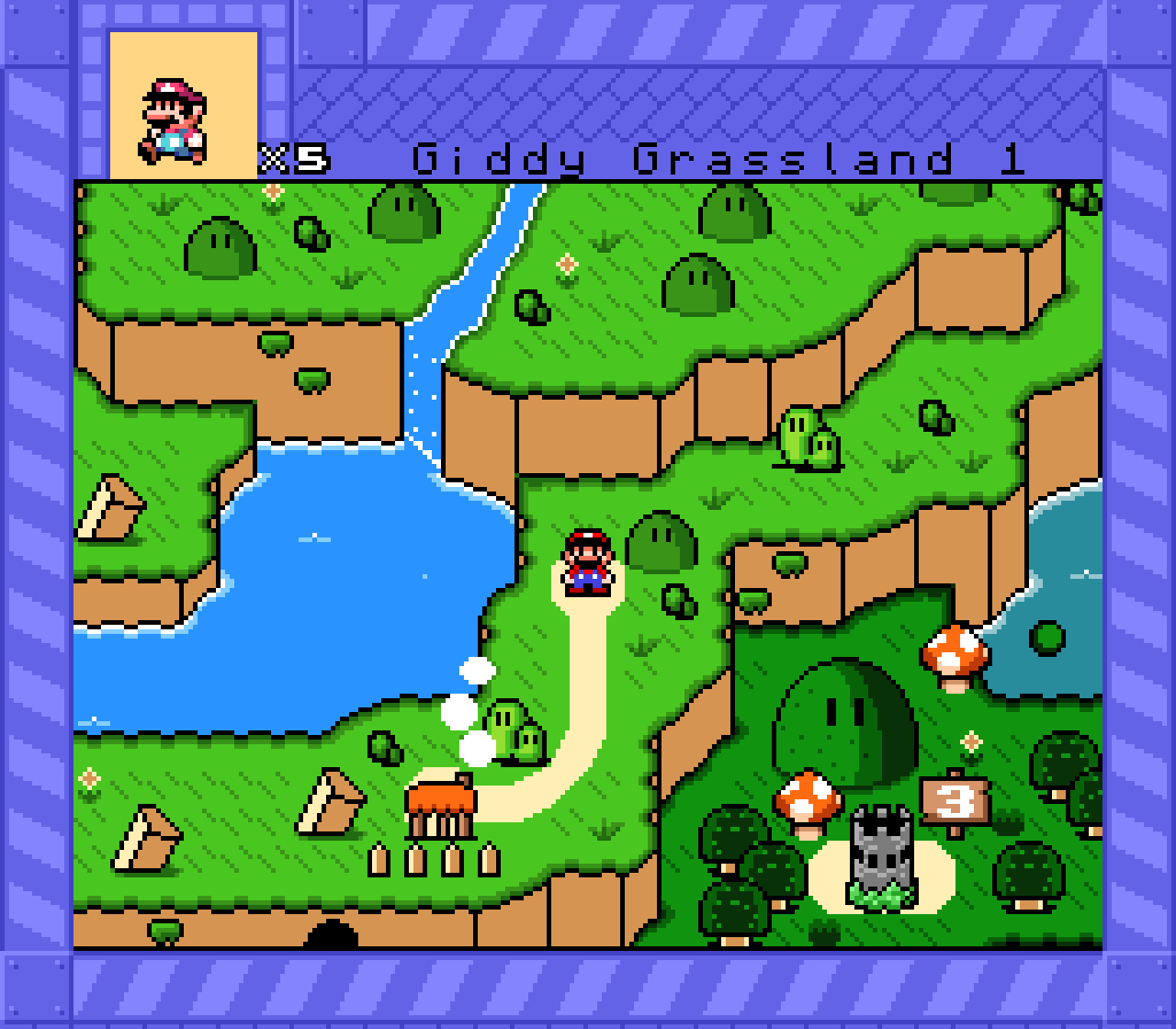
Task: Click the white level dot below Mario
Action: (x=477, y=670)
